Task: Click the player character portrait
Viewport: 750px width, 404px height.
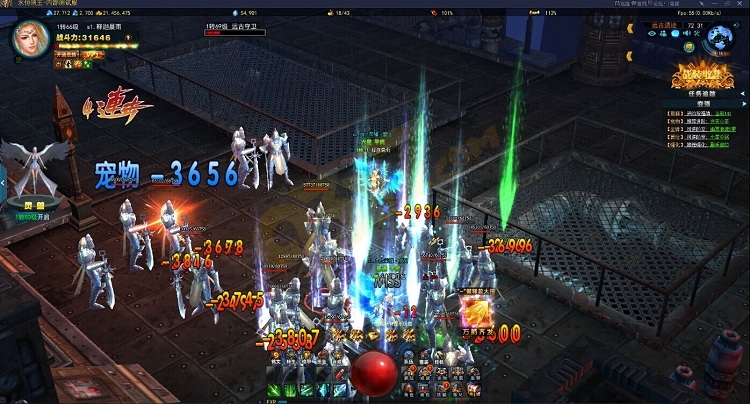Action: click(30, 39)
